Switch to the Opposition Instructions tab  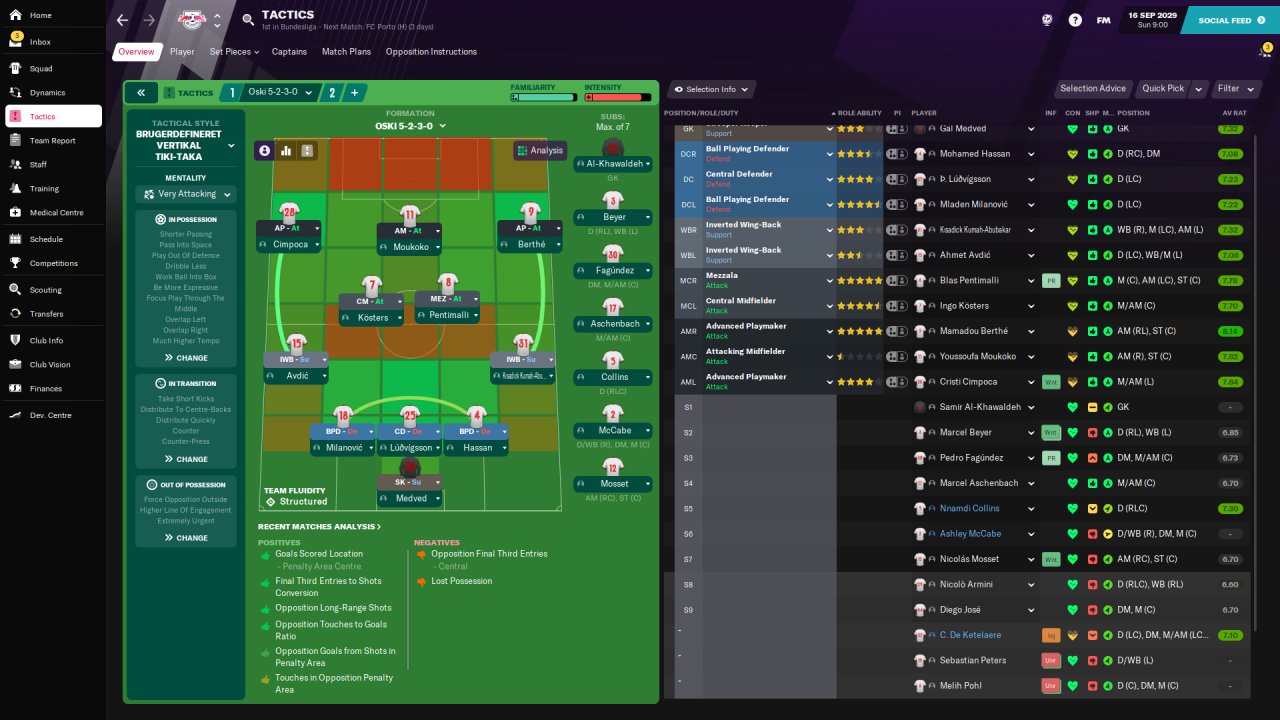tap(431, 52)
